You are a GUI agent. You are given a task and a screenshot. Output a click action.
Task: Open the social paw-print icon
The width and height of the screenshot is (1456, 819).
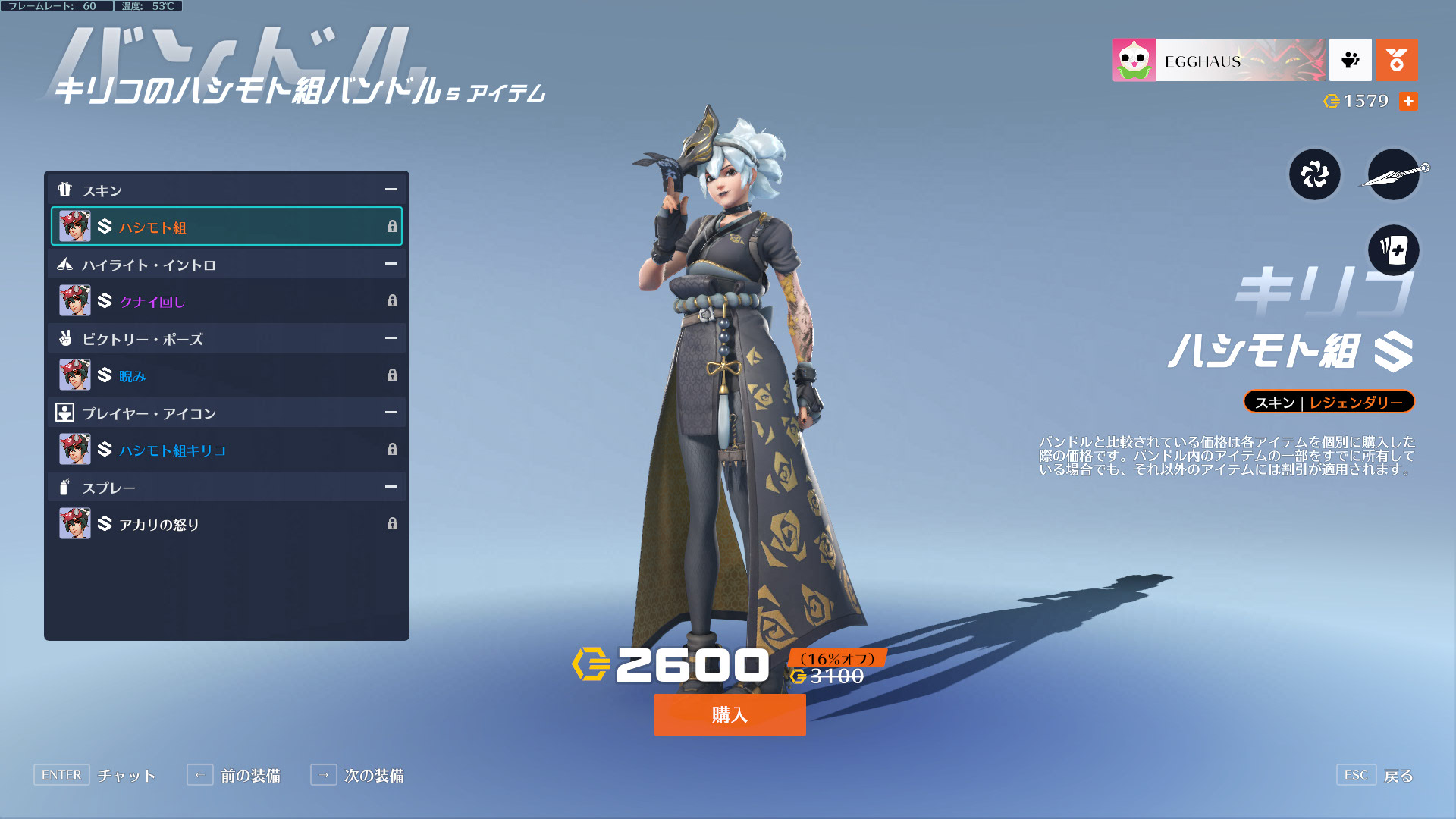1350,60
